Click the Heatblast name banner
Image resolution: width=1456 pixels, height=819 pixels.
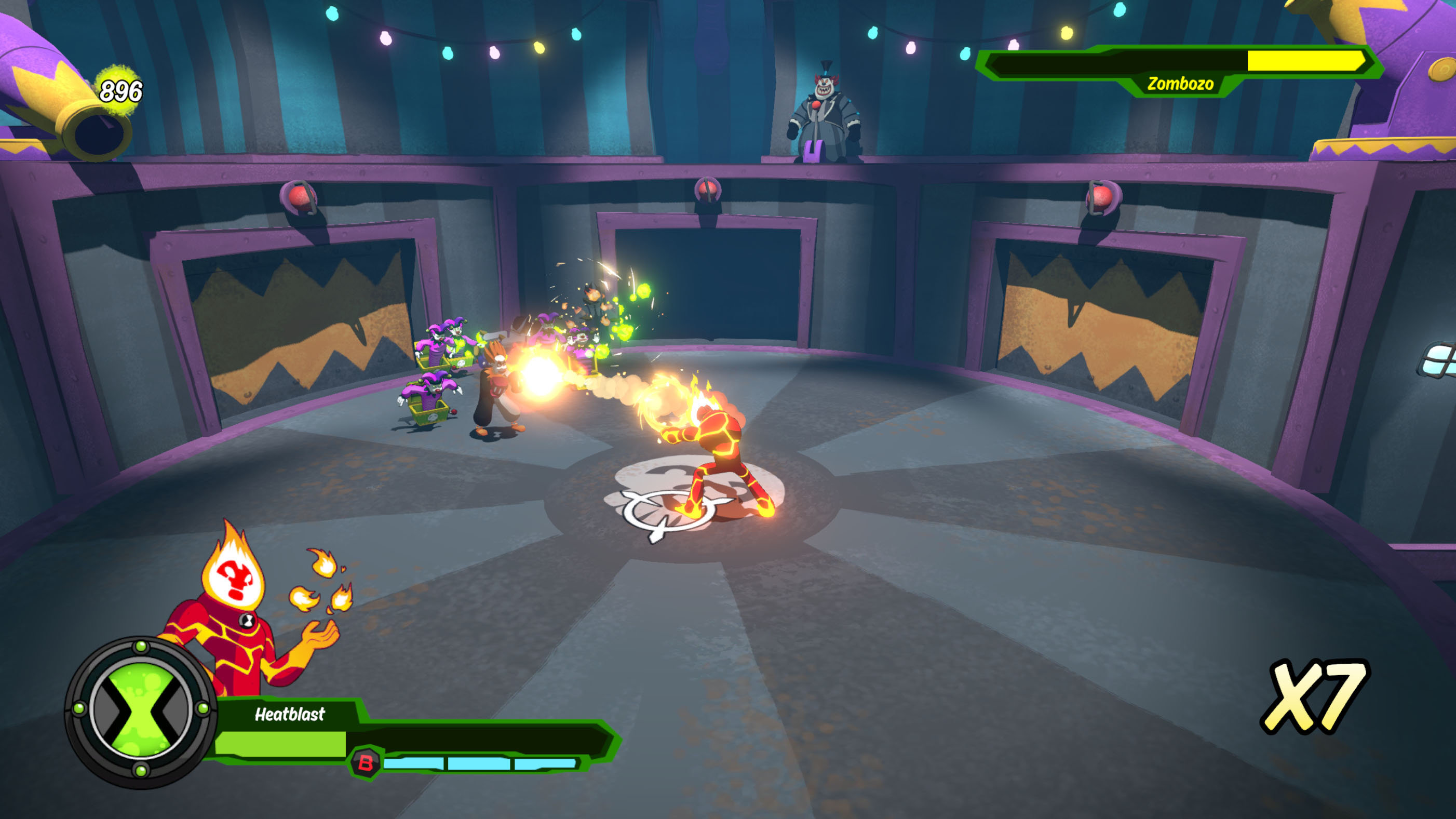pos(289,715)
